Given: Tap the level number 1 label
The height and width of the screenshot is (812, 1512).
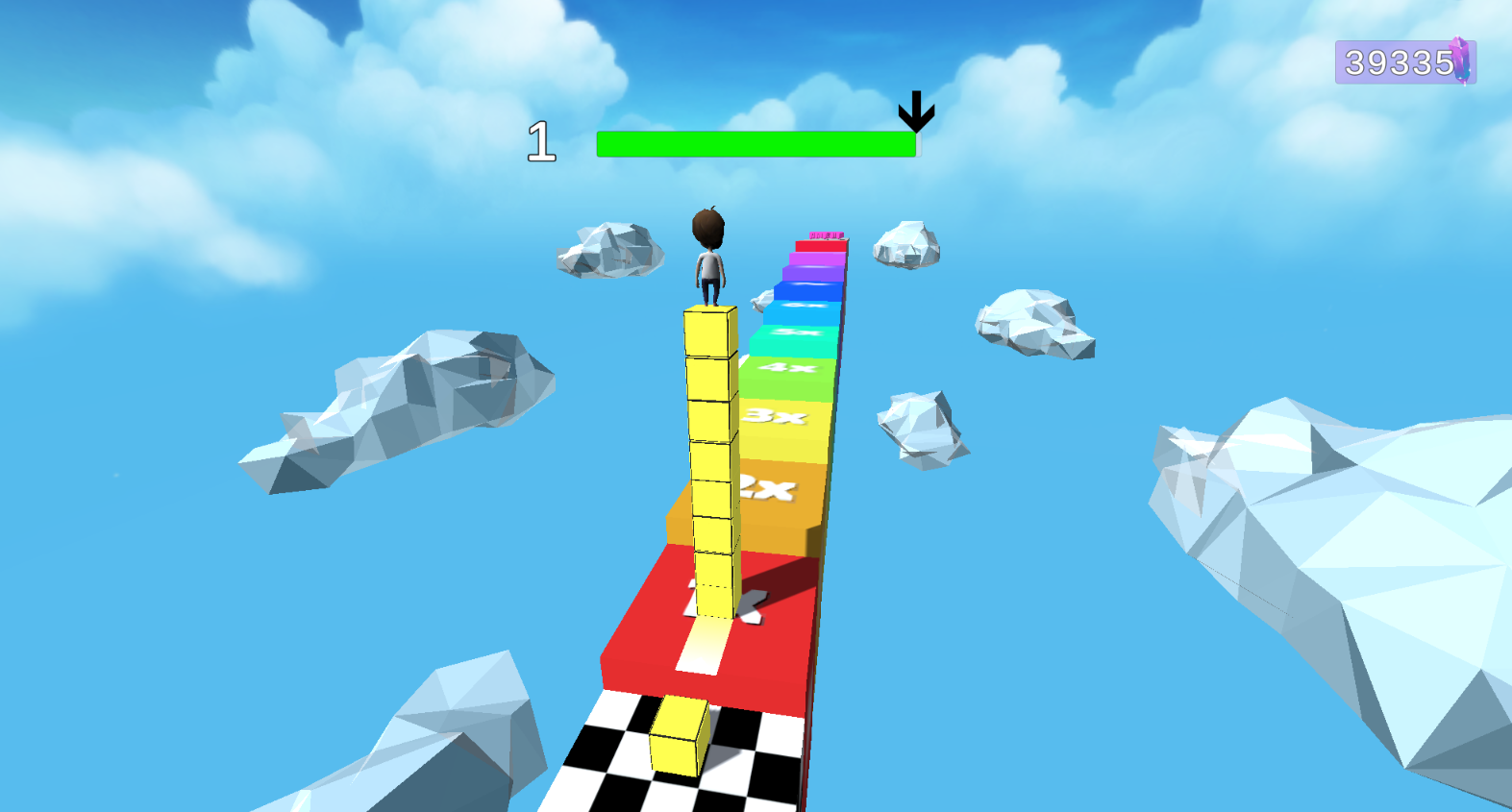Looking at the screenshot, I should coord(541,140).
